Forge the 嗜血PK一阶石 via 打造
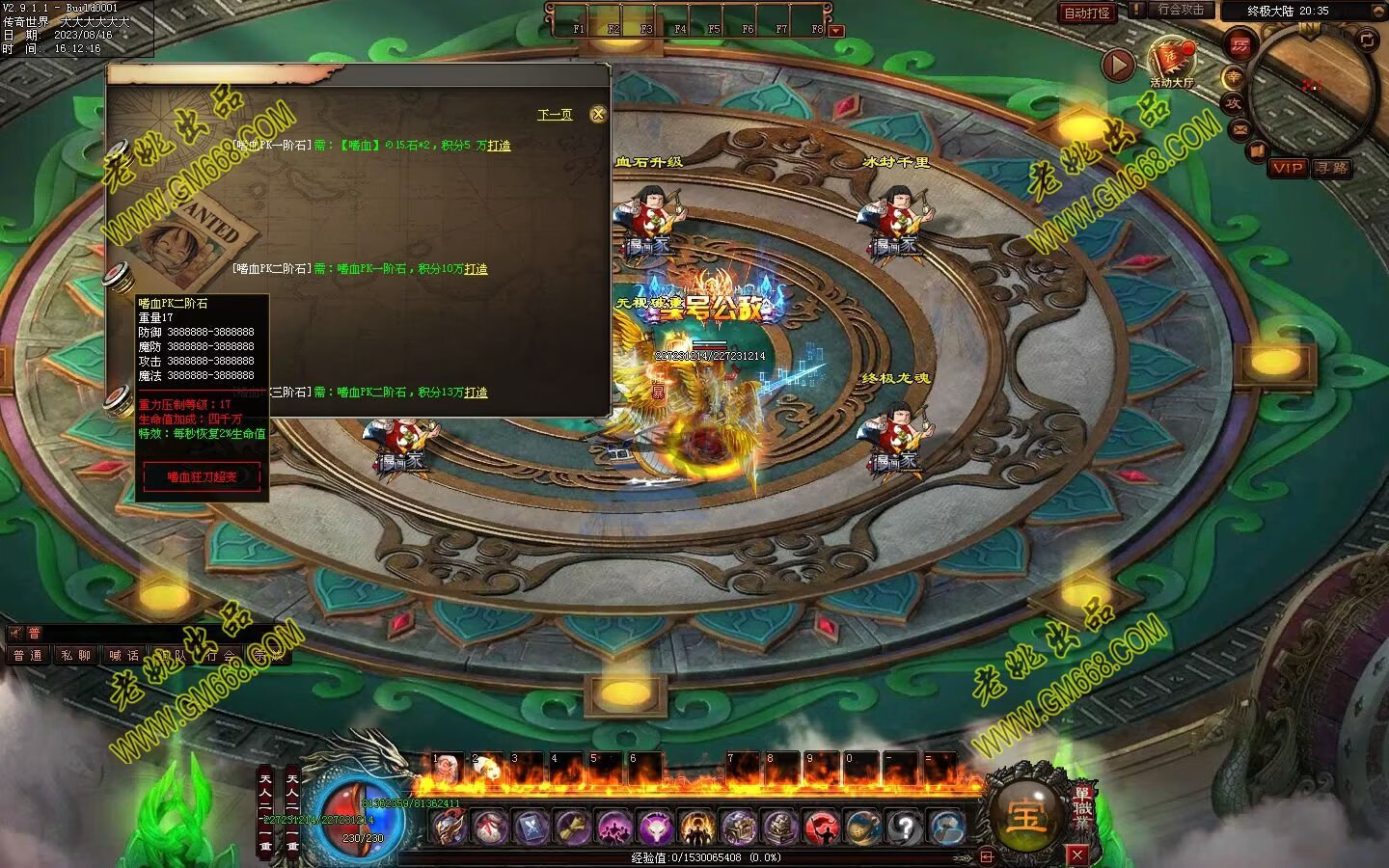Viewport: 1389px width, 868px height. coord(500,146)
